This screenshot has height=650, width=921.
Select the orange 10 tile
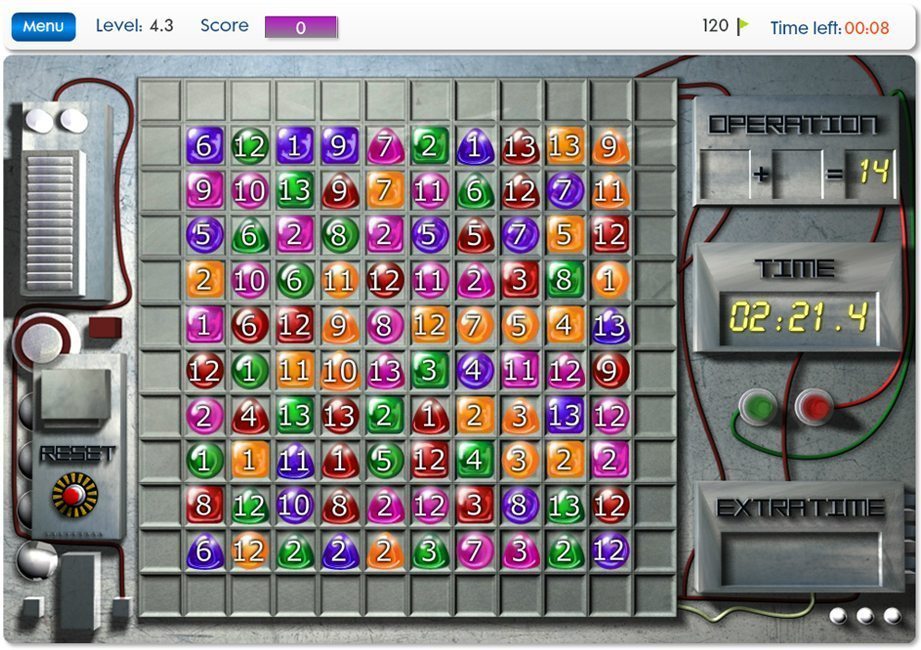[339, 371]
